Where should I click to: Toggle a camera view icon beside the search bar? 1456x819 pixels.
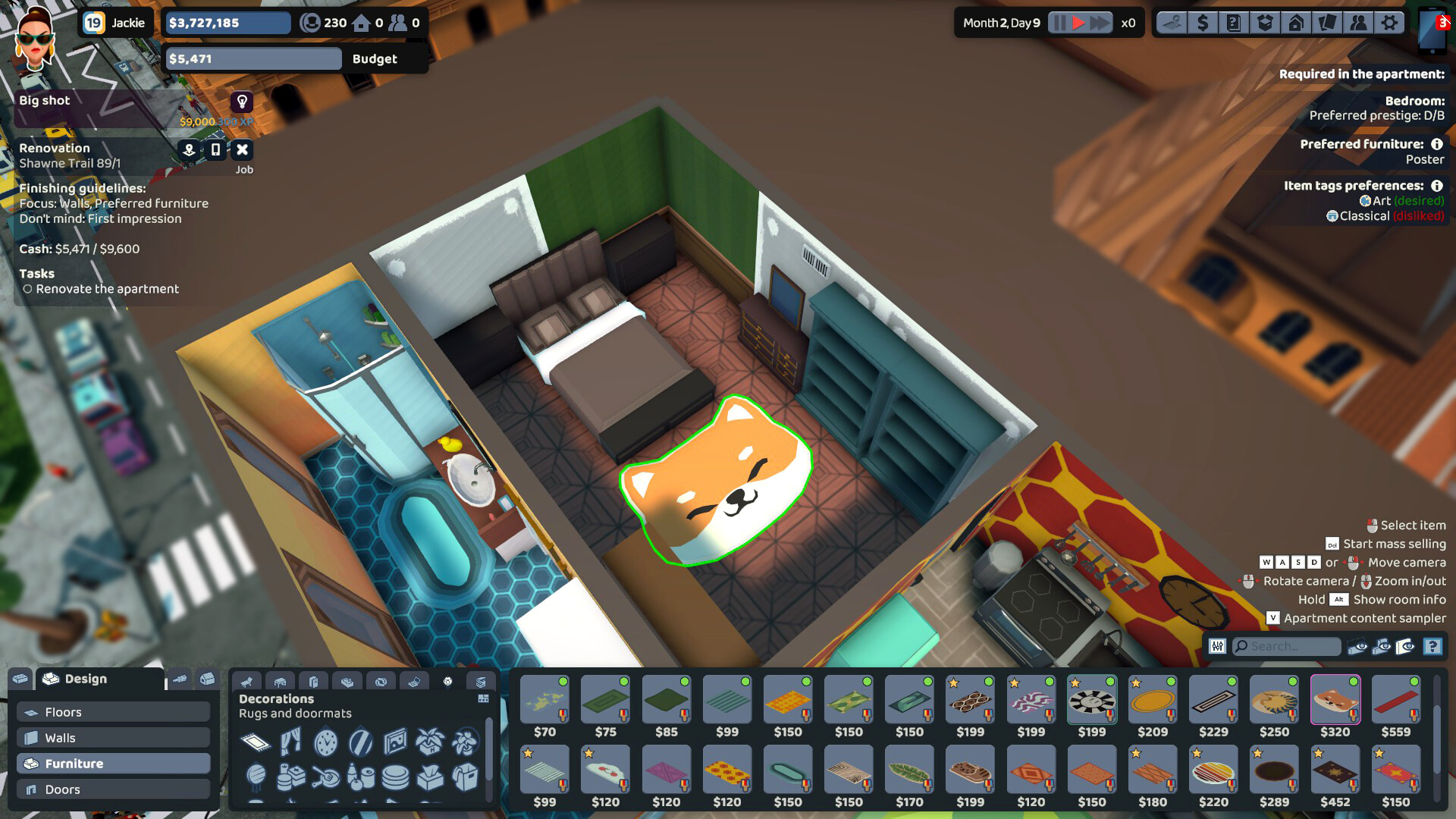coord(1357,647)
